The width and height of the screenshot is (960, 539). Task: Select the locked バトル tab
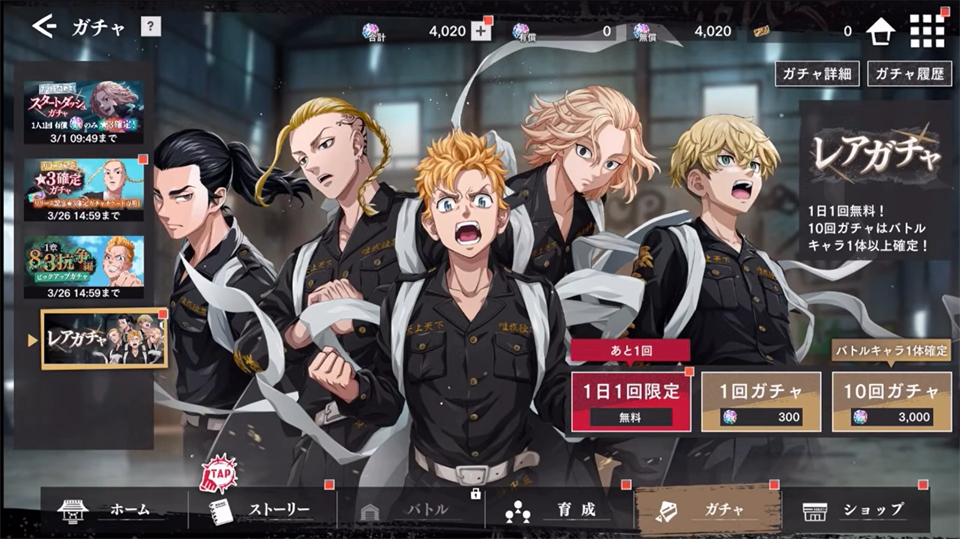tap(412, 511)
